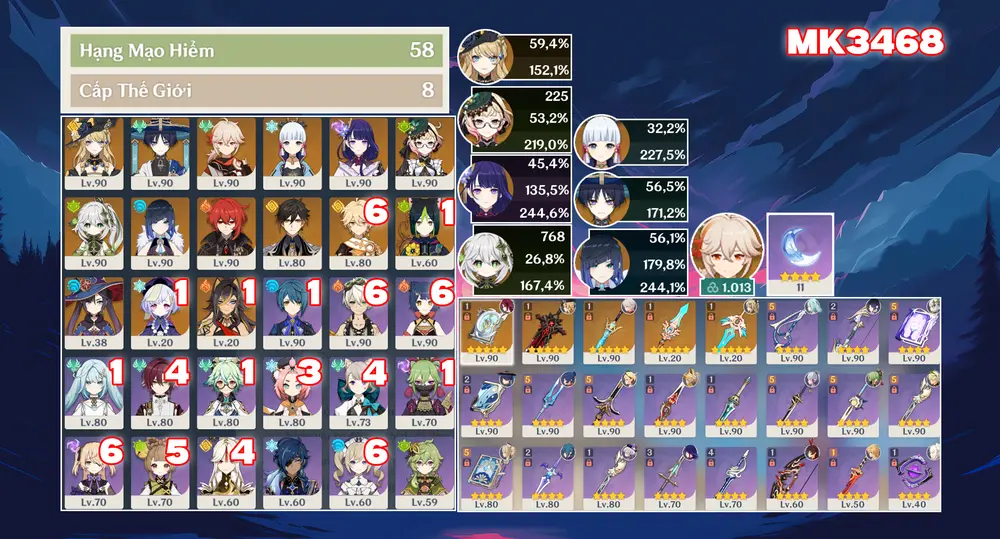Screen dimensions: 1000x539
Task: Select the Lv.60 black-and-red bow weapon
Action: (x=790, y=476)
